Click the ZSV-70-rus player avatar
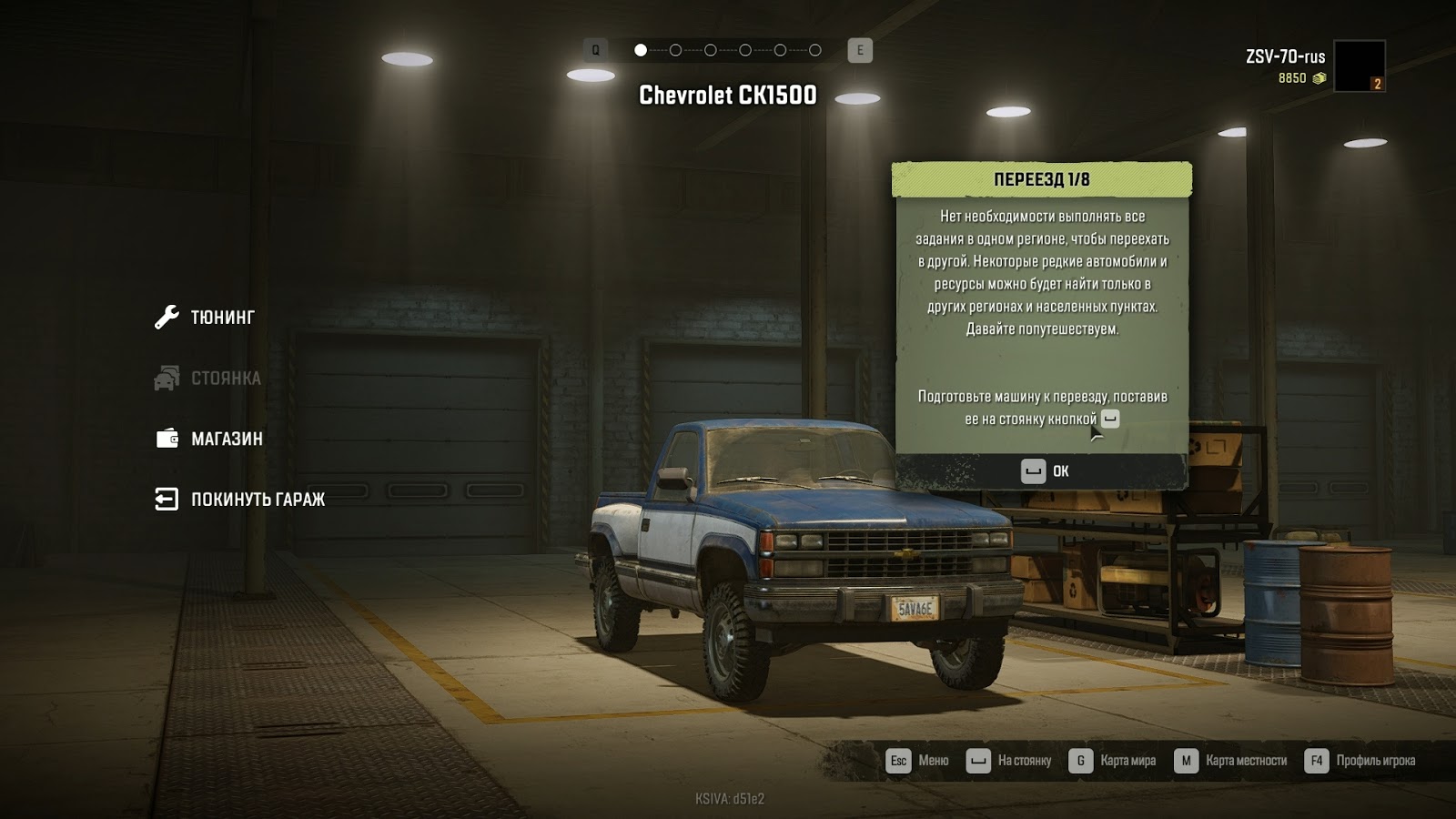1456x819 pixels. pyautogui.click(x=1359, y=66)
